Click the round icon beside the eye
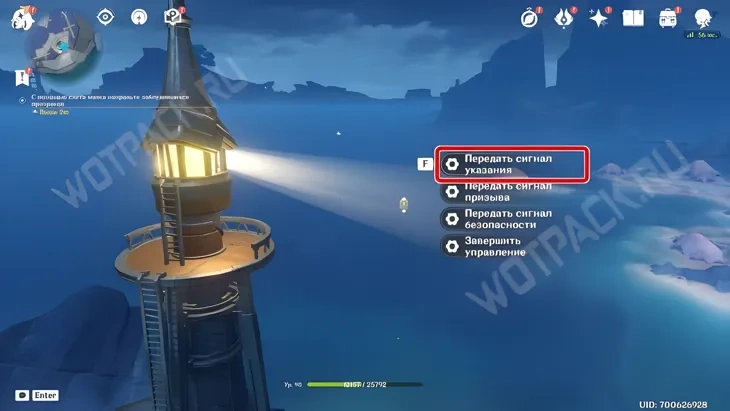This screenshot has height=411, width=730. 140,17
